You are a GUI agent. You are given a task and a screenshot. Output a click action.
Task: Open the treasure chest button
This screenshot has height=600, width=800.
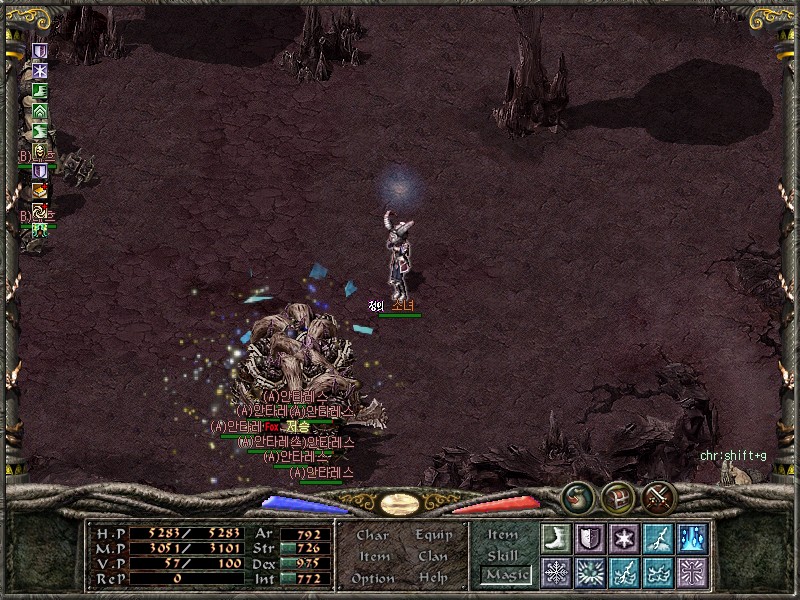coord(617,495)
